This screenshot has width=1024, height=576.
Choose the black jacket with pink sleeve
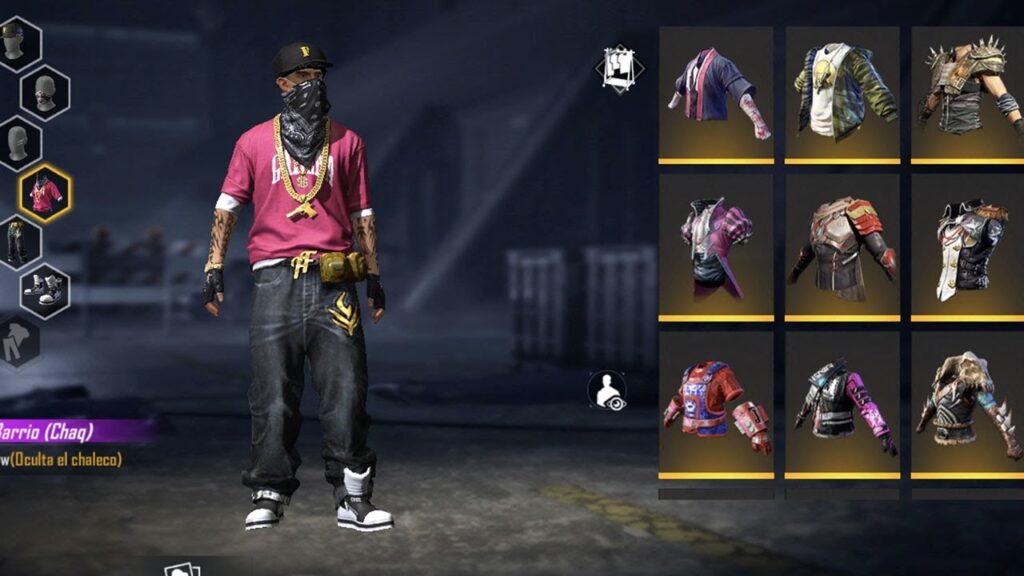pyautogui.click(x=842, y=405)
